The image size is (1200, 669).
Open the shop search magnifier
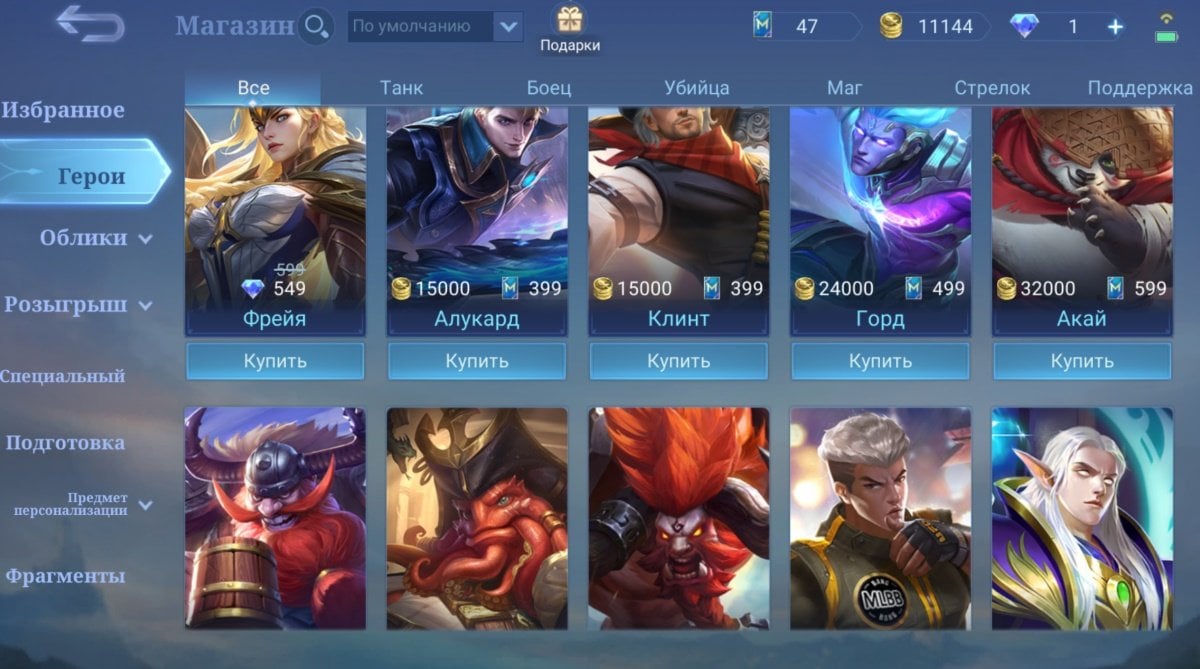pyautogui.click(x=316, y=26)
